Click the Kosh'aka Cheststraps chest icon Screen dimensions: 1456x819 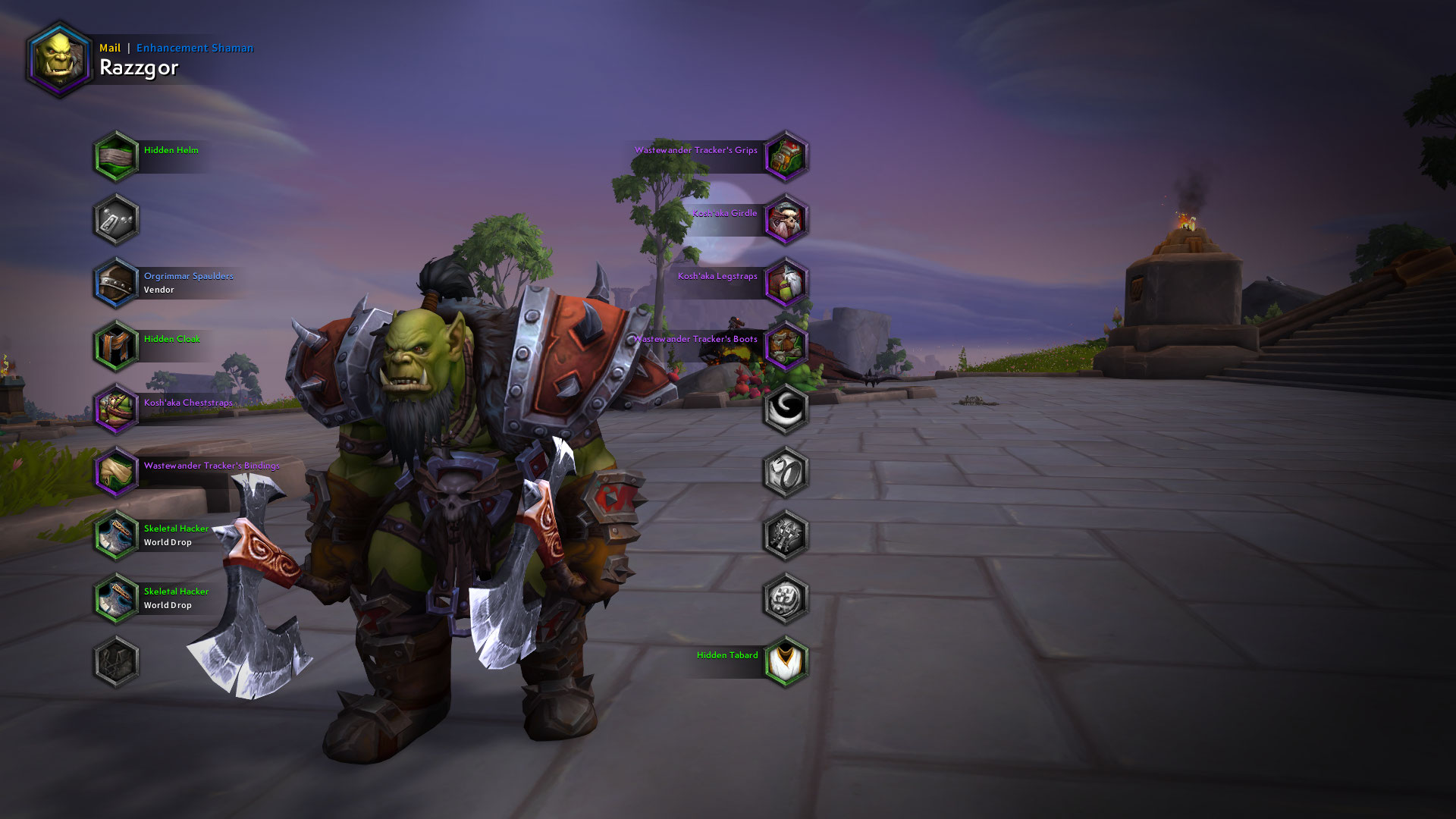115,409
